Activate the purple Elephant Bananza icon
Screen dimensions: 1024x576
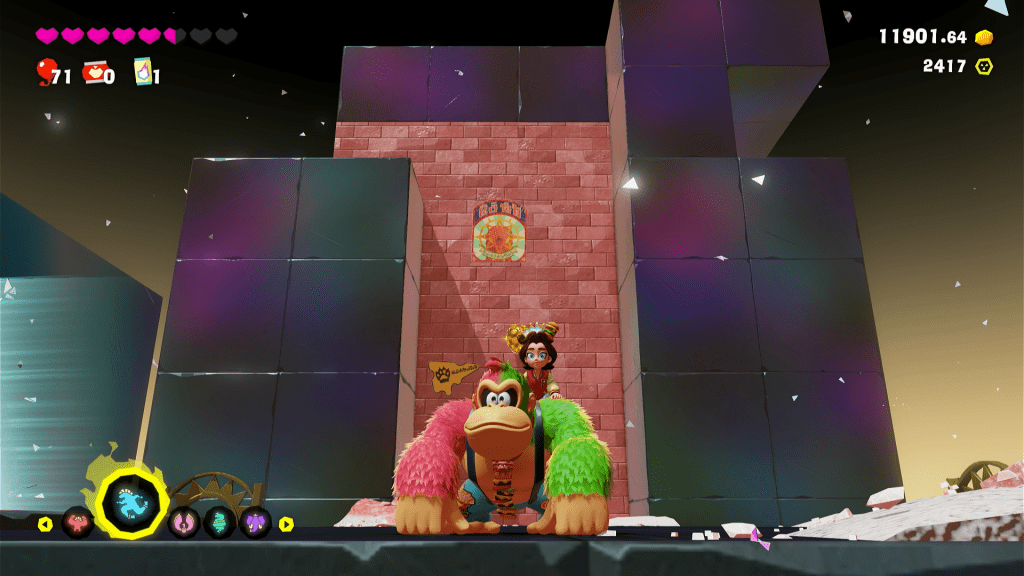(x=255, y=522)
